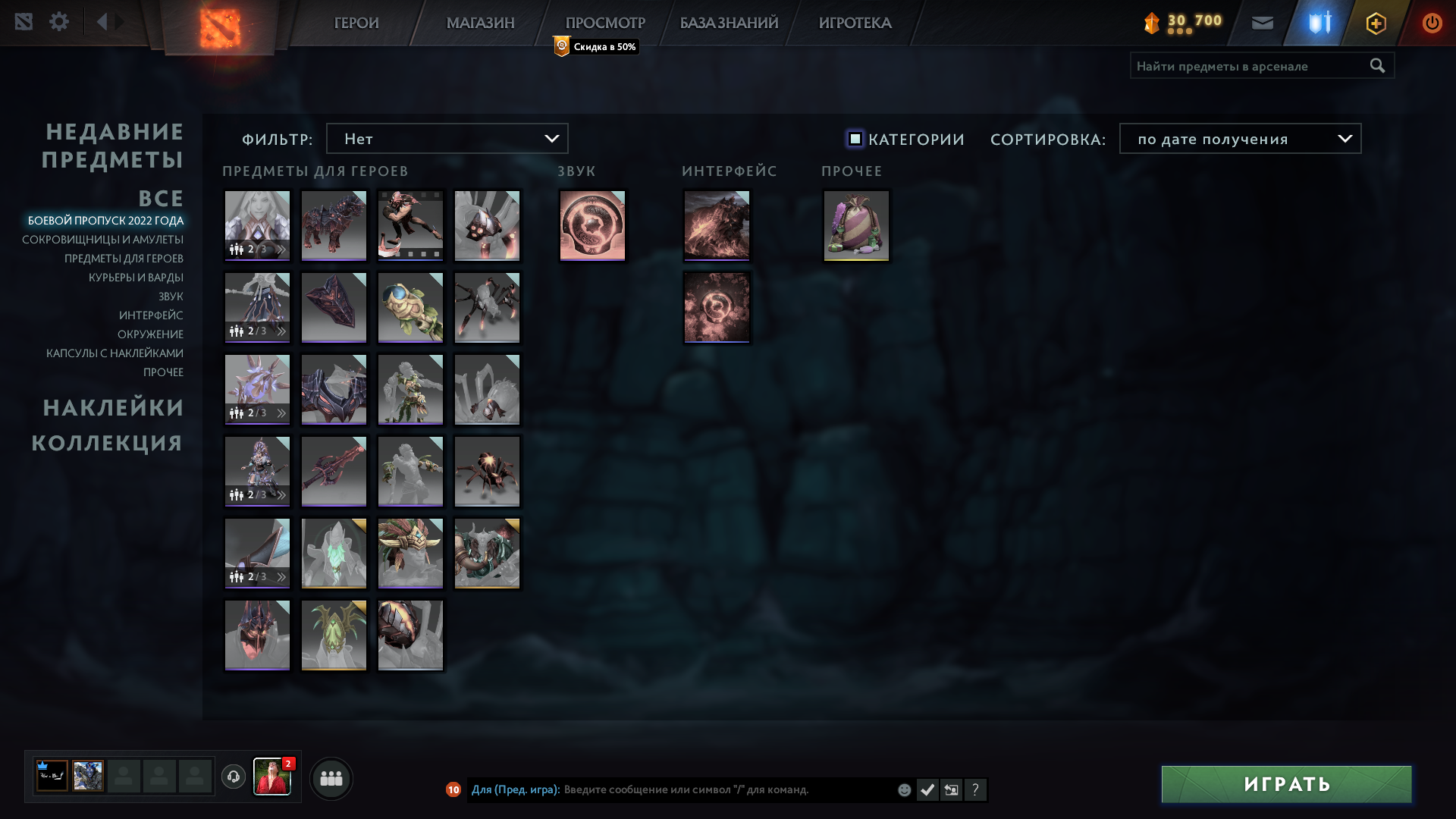Click the search magnifier in arsenal search
This screenshot has height=819, width=1456.
coord(1376,66)
